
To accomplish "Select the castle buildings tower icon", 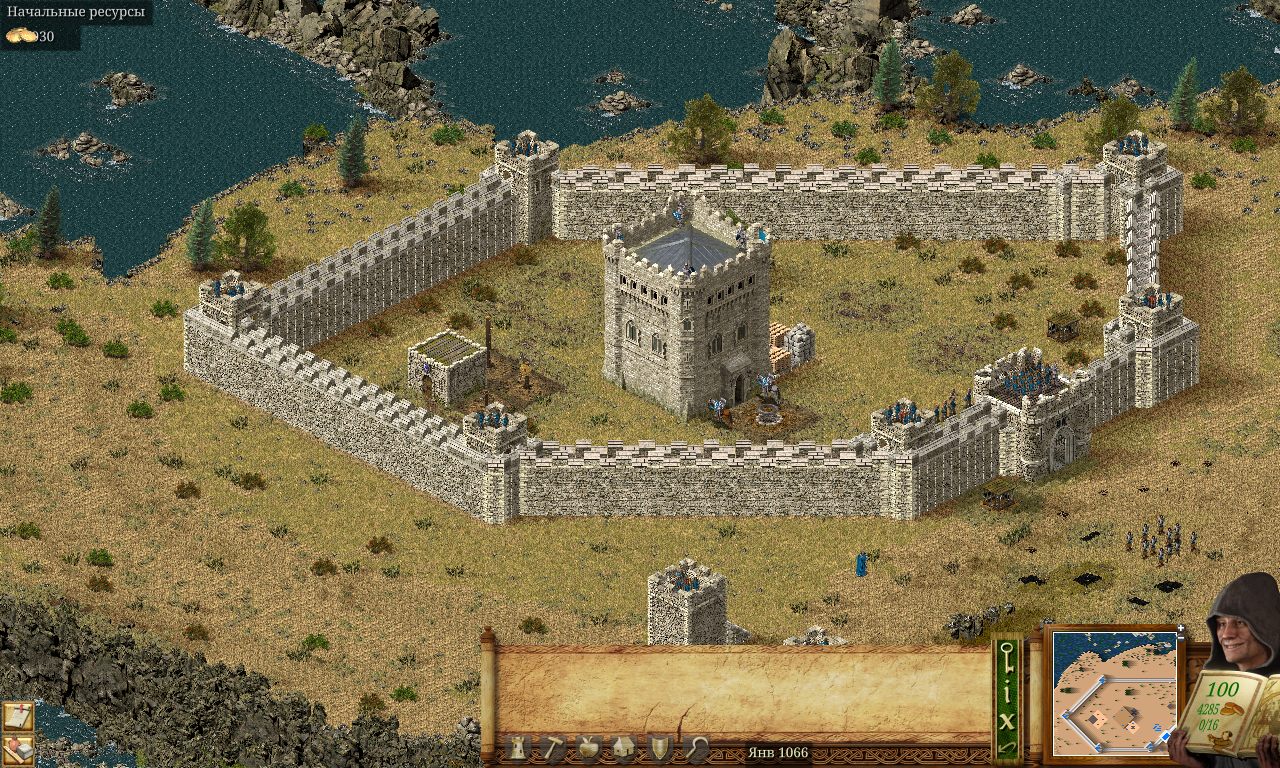I will coord(518,747).
